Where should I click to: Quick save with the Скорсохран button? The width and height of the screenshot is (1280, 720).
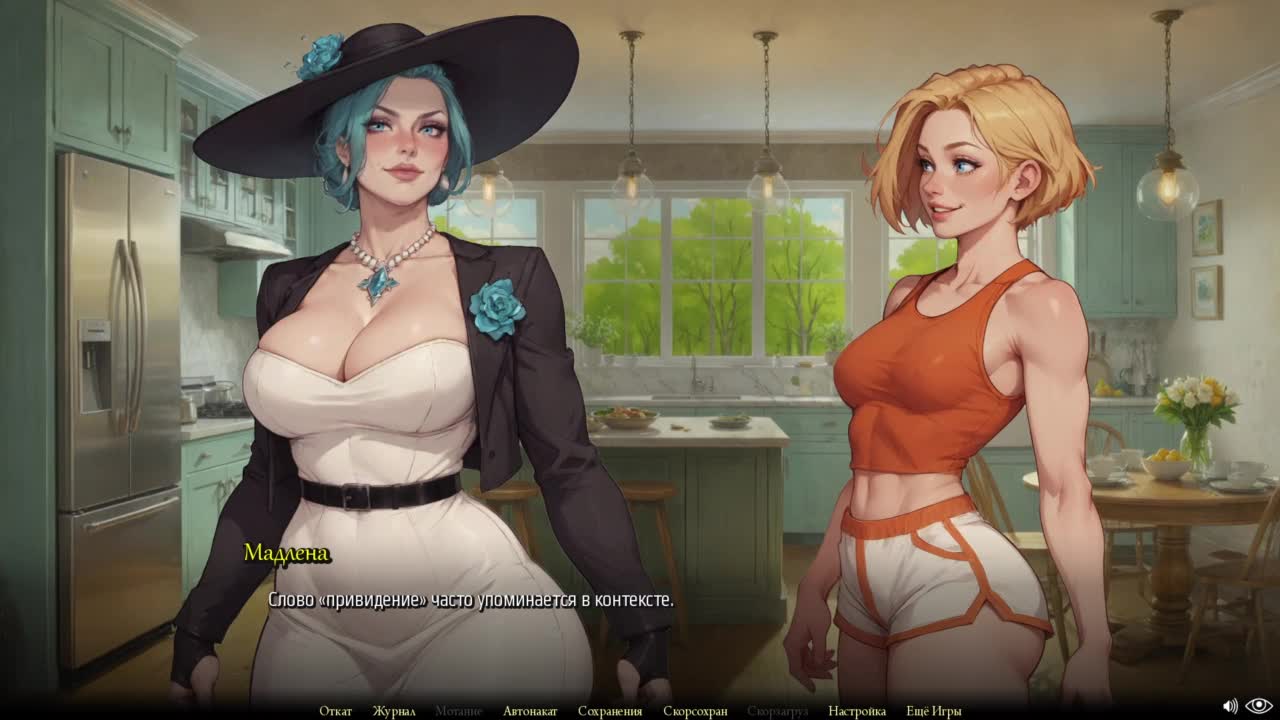[695, 711]
